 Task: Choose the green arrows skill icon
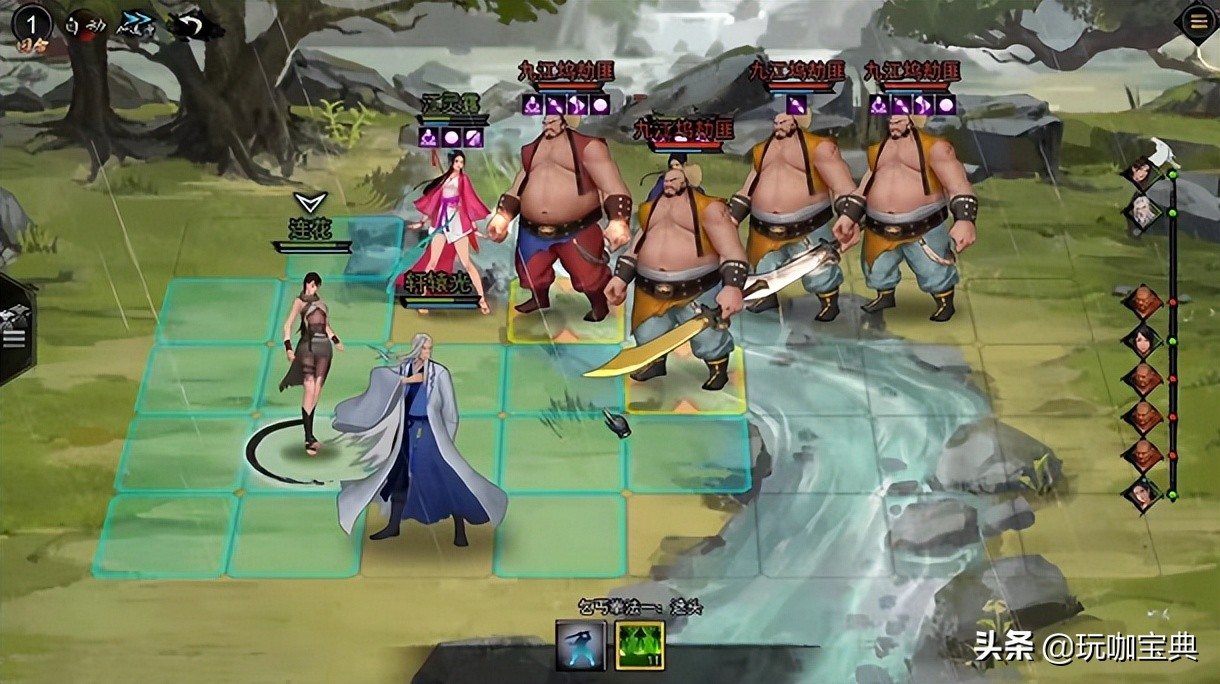pos(639,645)
